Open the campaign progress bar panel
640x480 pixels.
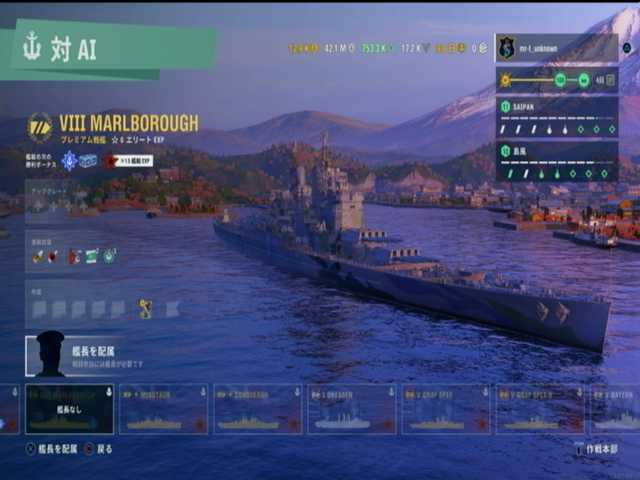click(x=556, y=80)
